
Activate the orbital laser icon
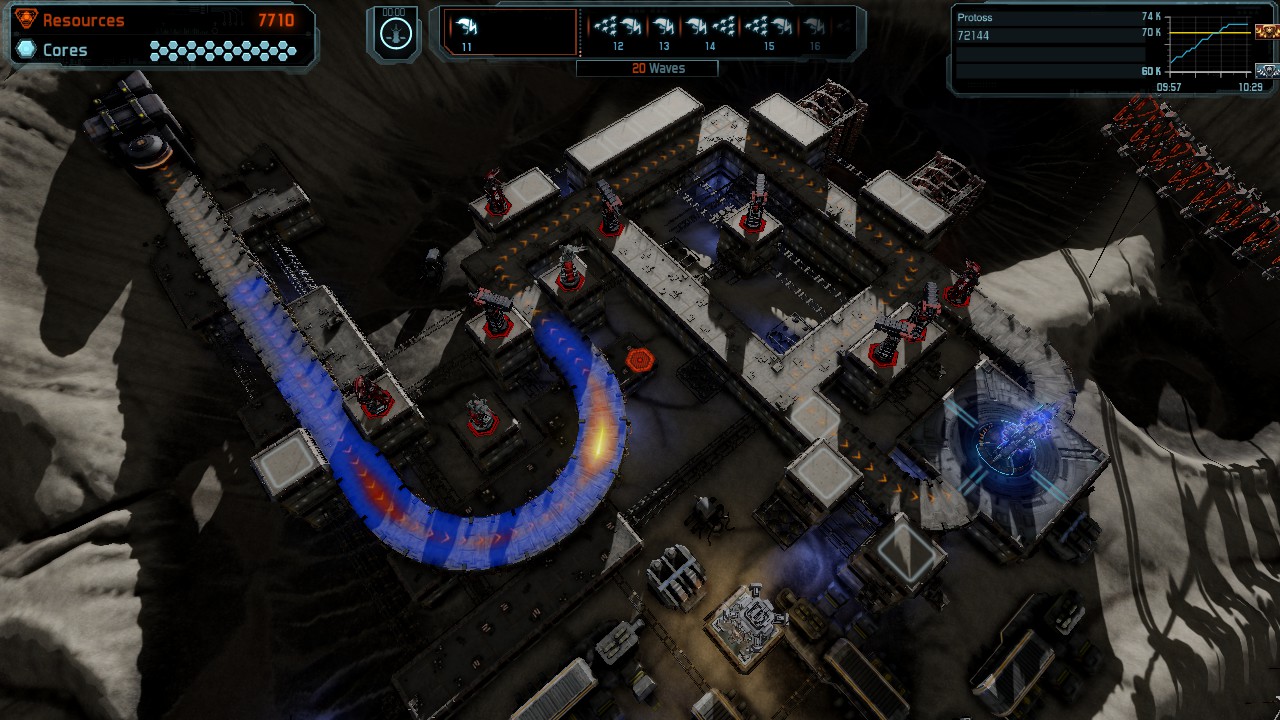tap(397, 33)
